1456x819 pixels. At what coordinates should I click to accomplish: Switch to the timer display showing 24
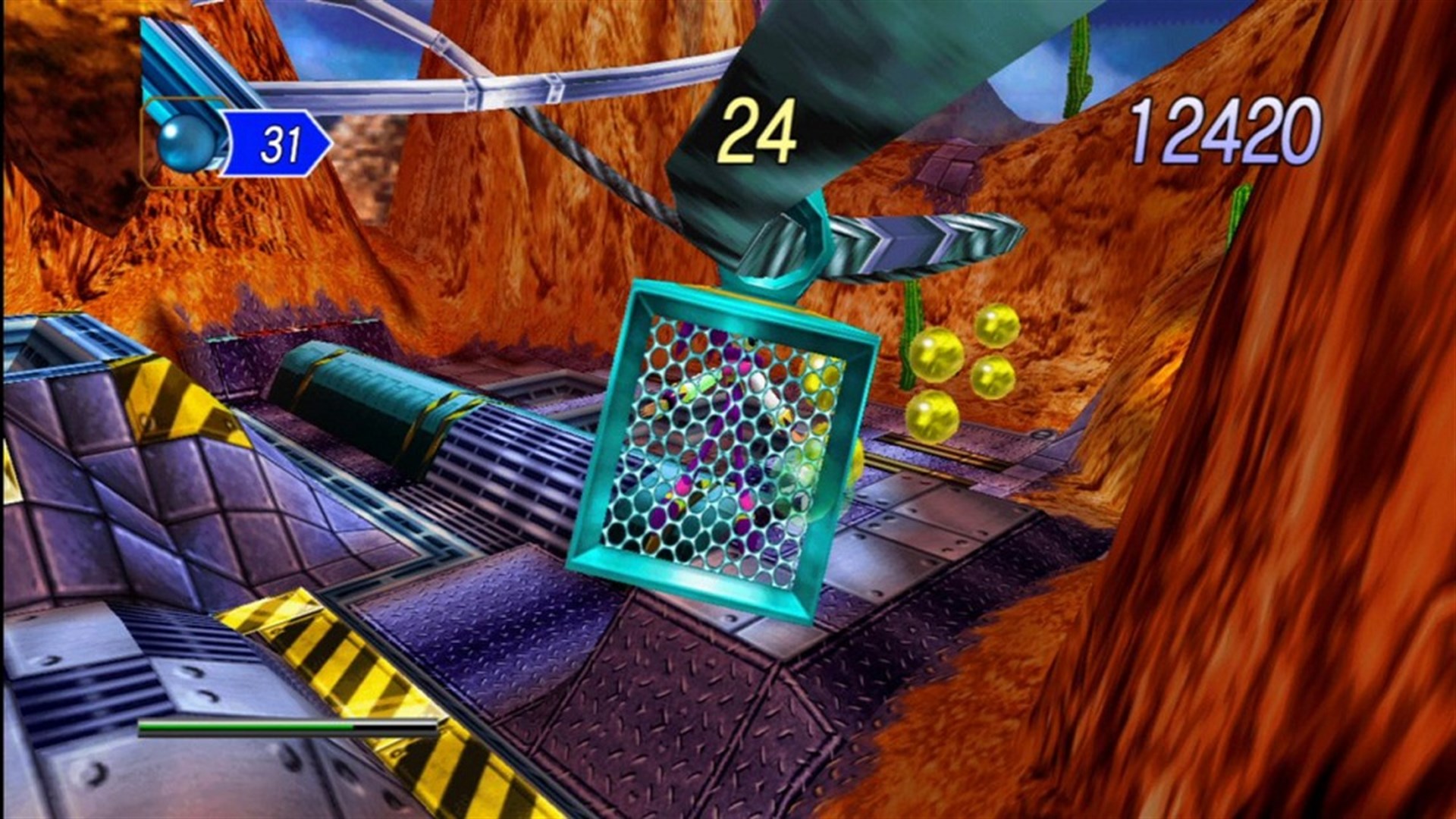tap(758, 131)
